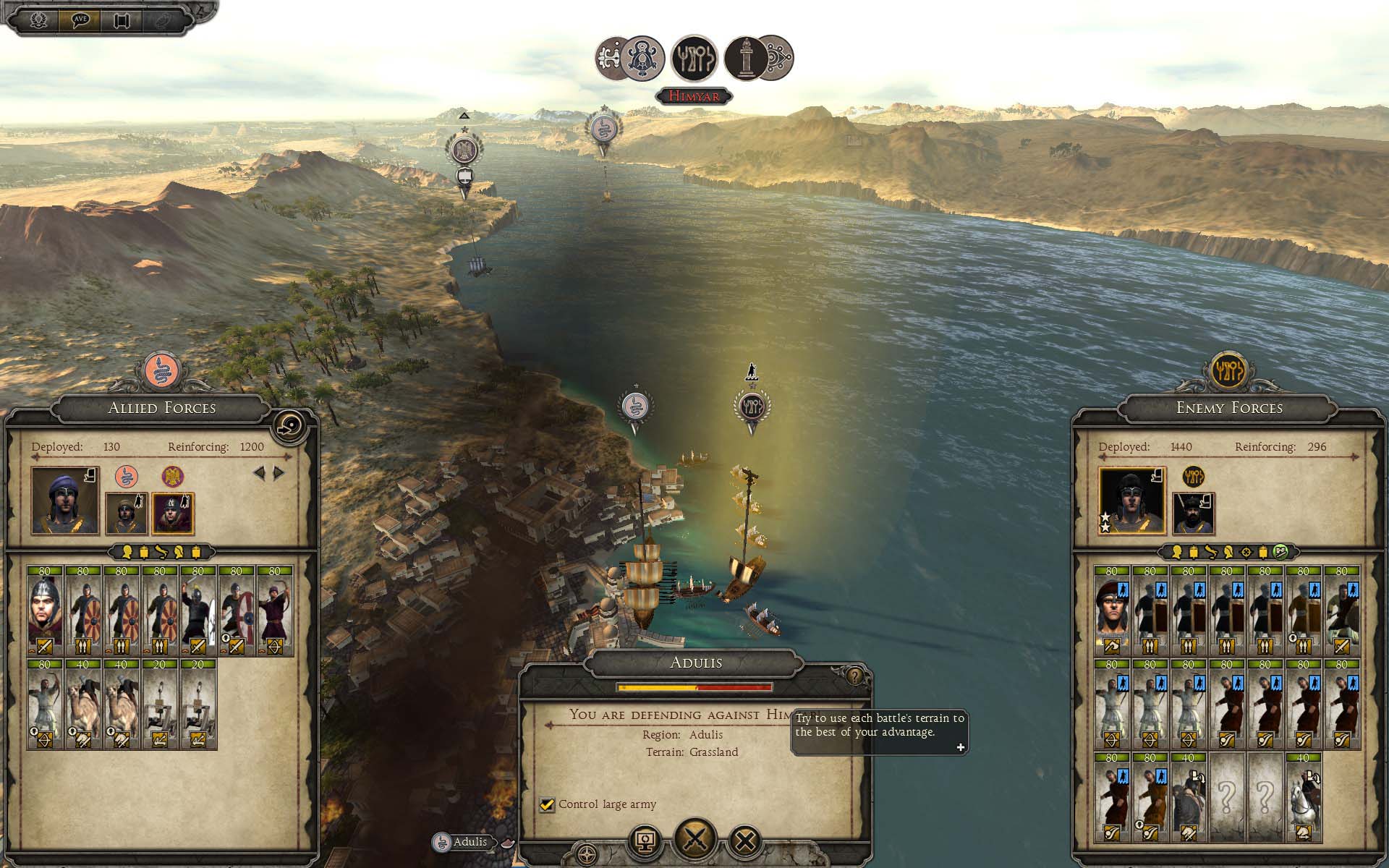Open the scroll icon in the top toolbar
This screenshot has height=868, width=1389.
(121, 20)
